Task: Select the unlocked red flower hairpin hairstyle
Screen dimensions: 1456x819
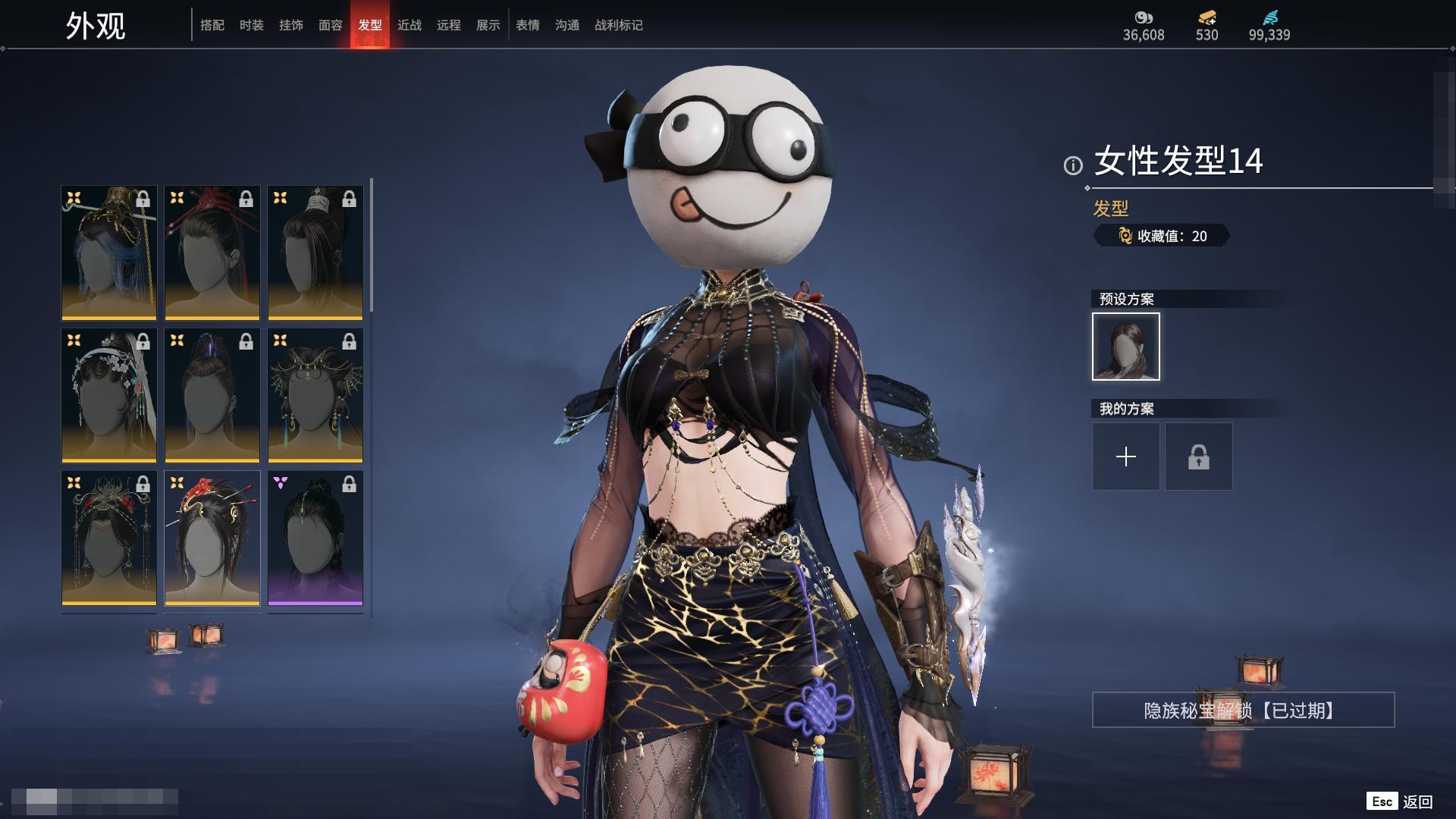Action: (x=212, y=538)
